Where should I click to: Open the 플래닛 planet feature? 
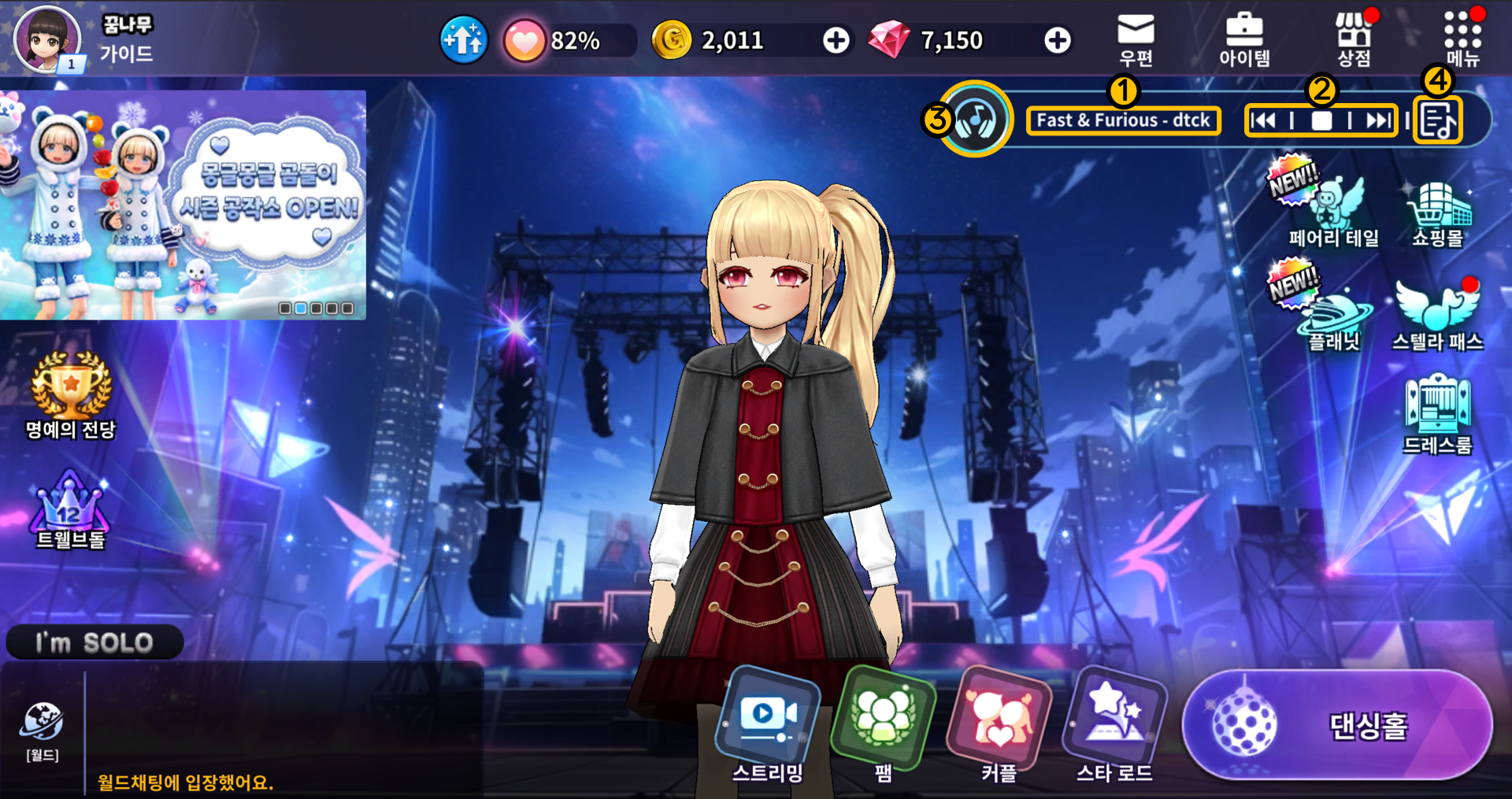pyautogui.click(x=1333, y=316)
